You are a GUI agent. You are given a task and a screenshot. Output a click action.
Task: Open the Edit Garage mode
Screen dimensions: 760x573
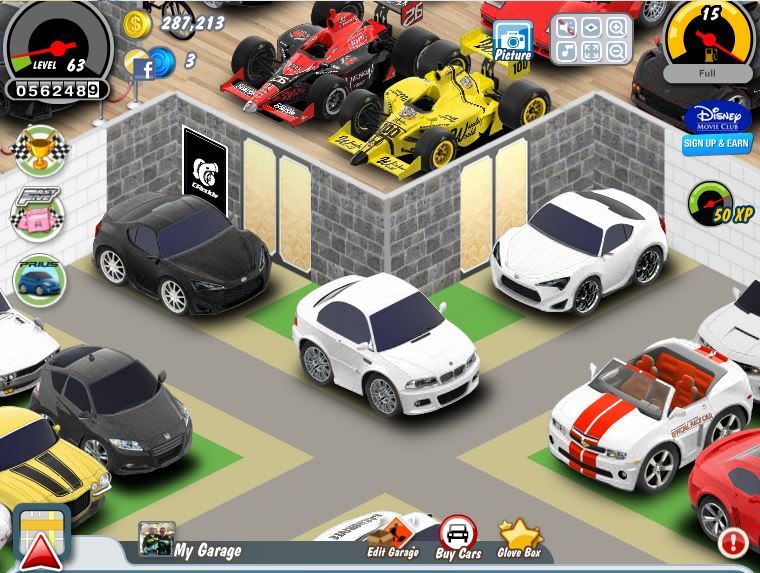point(393,539)
